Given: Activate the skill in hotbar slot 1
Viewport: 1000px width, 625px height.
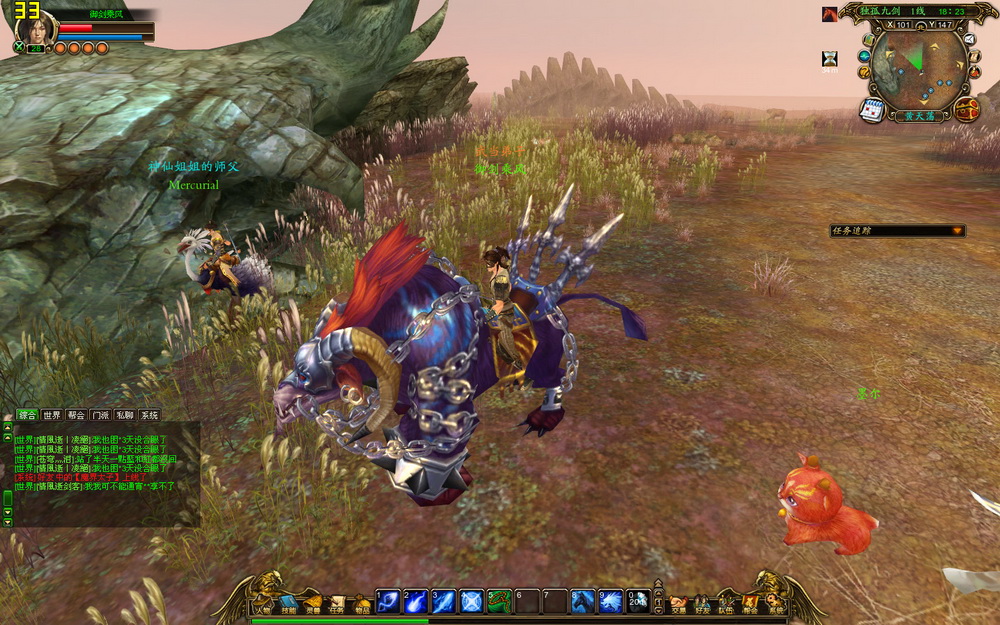Looking at the screenshot, I should pyautogui.click(x=387, y=601).
